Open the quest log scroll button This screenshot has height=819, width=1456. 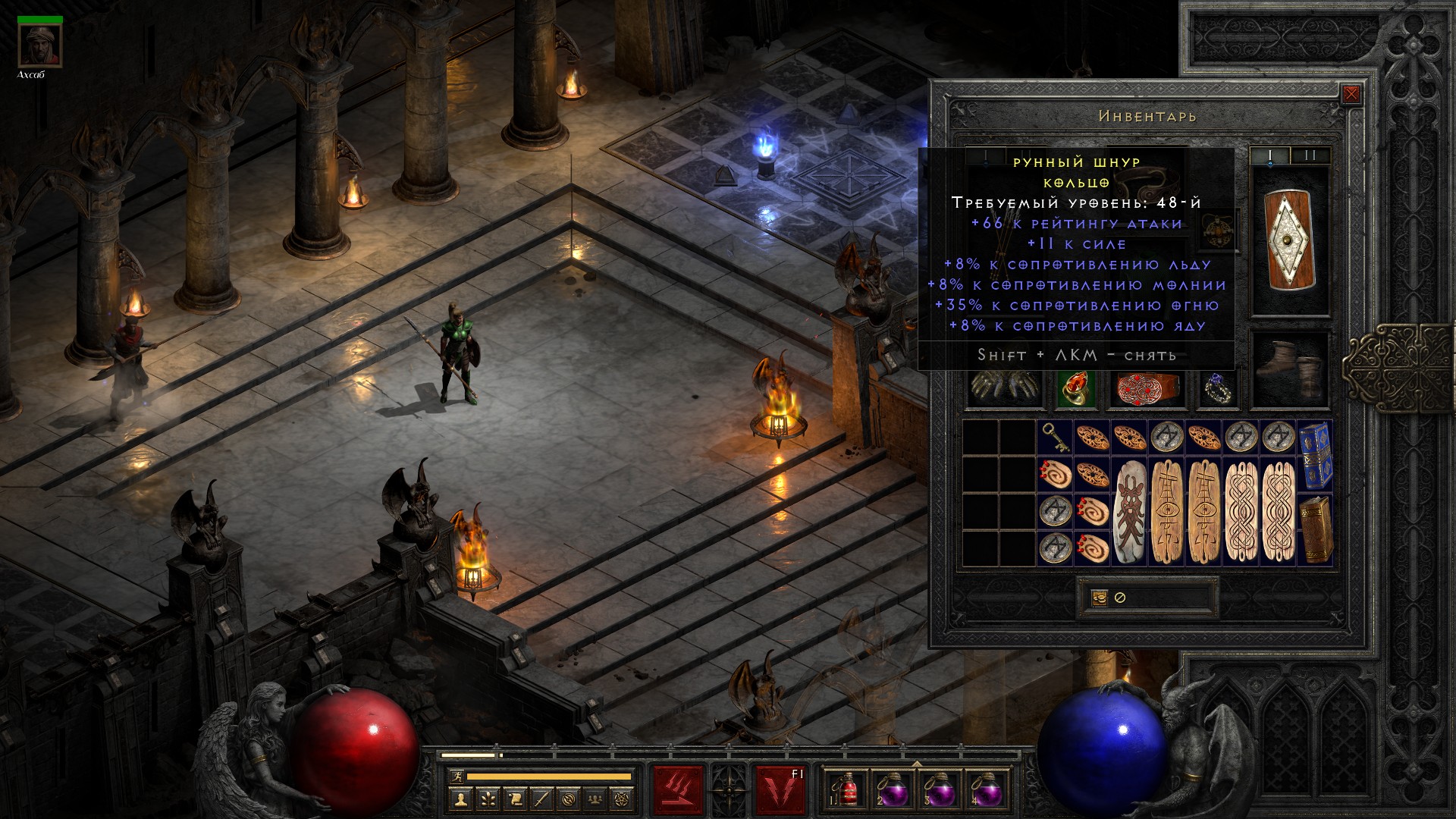click(515, 799)
